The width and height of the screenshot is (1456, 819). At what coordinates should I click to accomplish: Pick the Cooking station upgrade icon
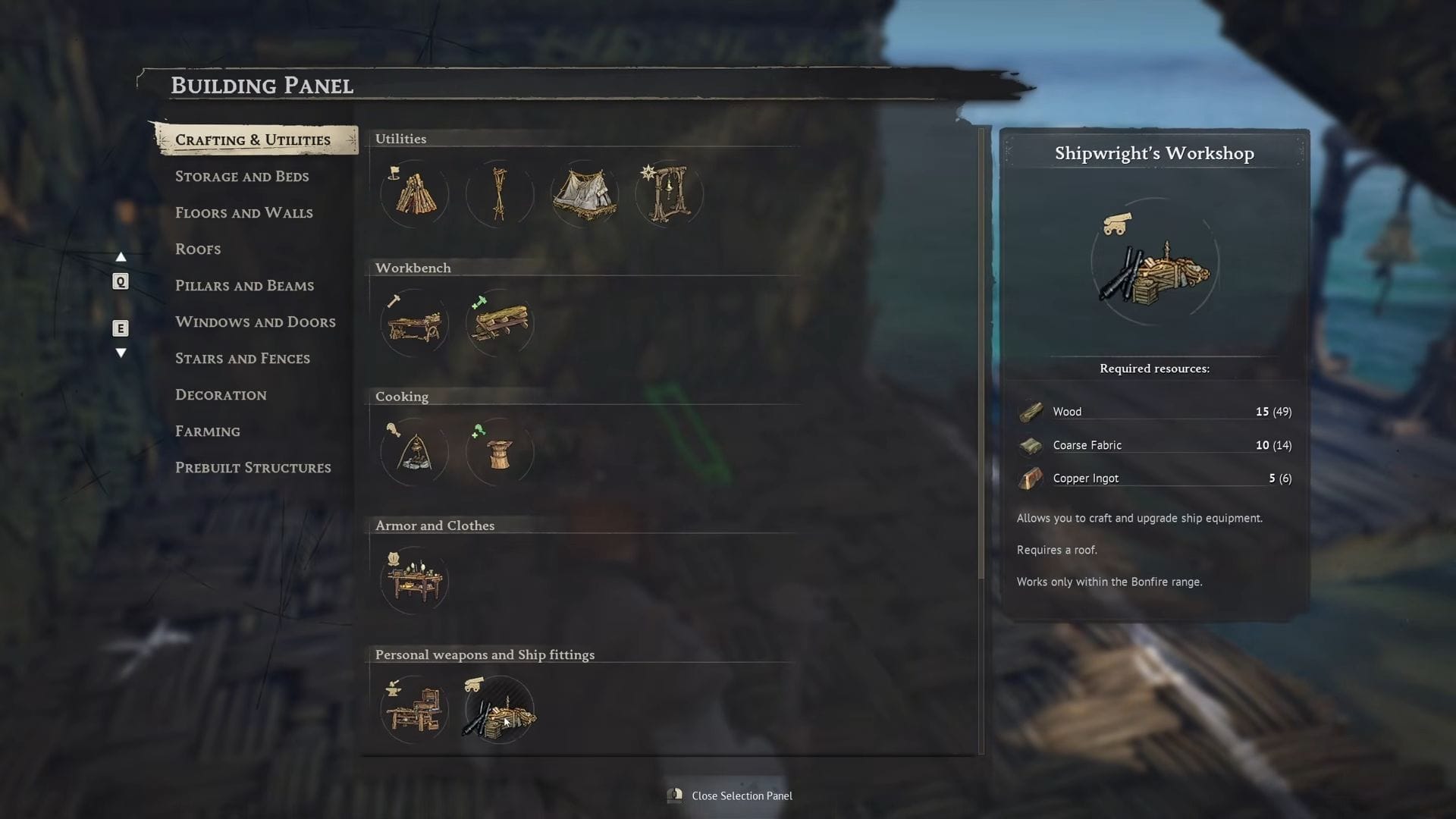point(499,452)
